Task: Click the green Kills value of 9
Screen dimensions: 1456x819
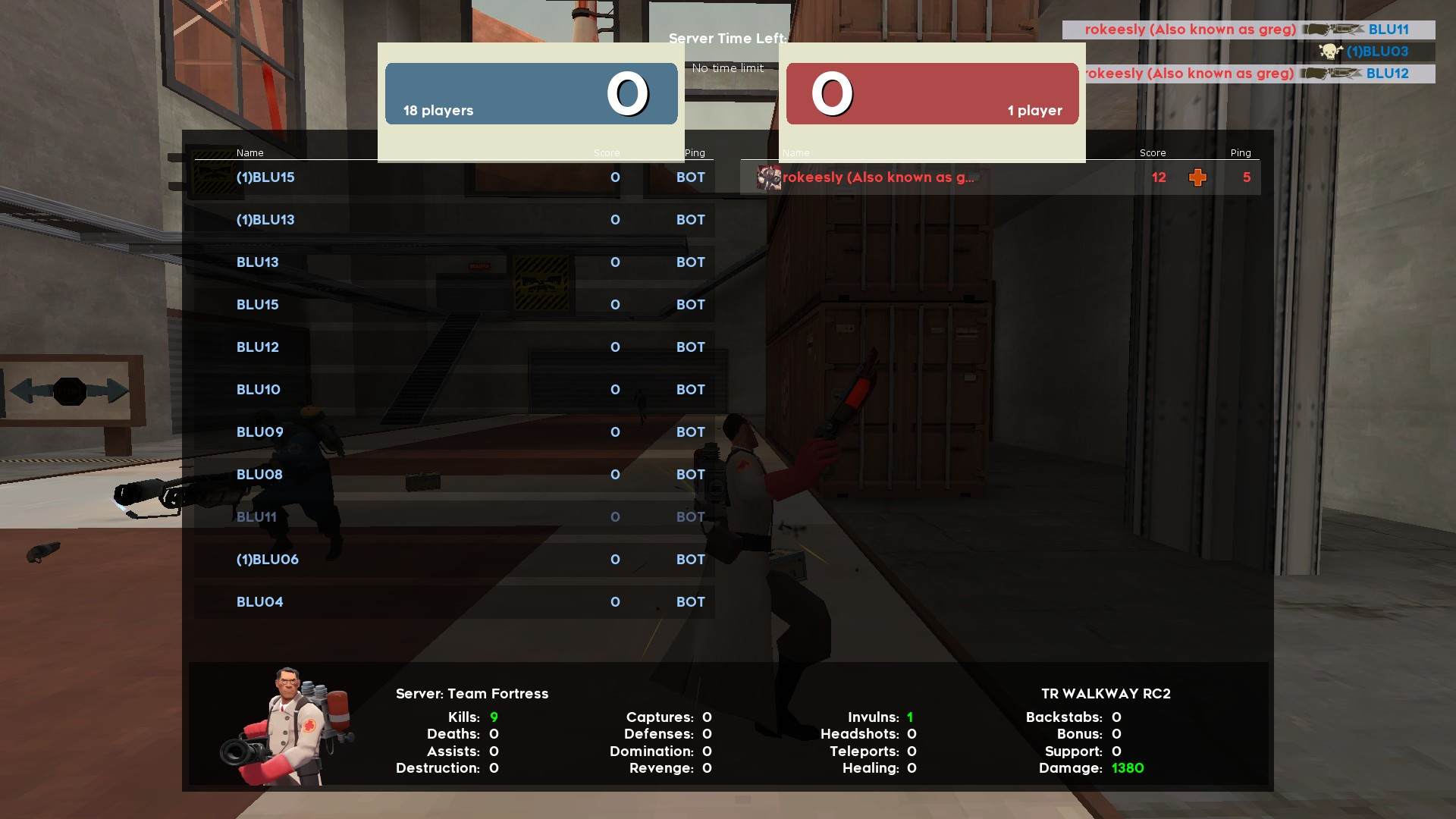Action: [x=494, y=716]
